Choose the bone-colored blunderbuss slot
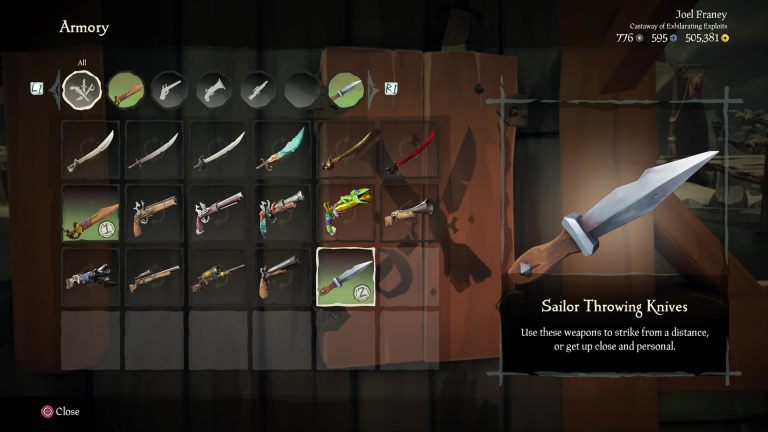 409,213
